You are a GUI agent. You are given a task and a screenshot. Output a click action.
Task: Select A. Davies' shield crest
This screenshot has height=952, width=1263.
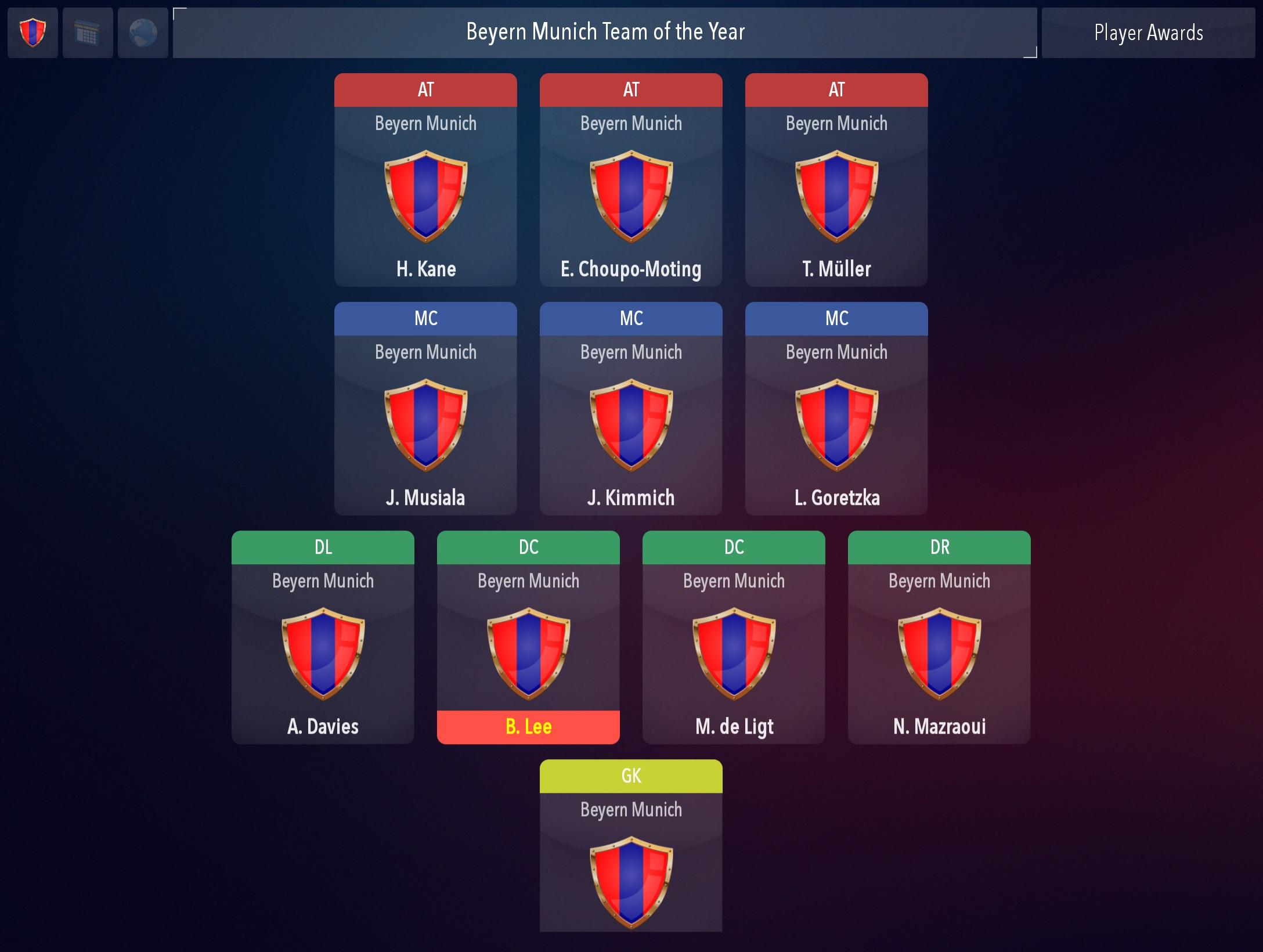(x=322, y=655)
